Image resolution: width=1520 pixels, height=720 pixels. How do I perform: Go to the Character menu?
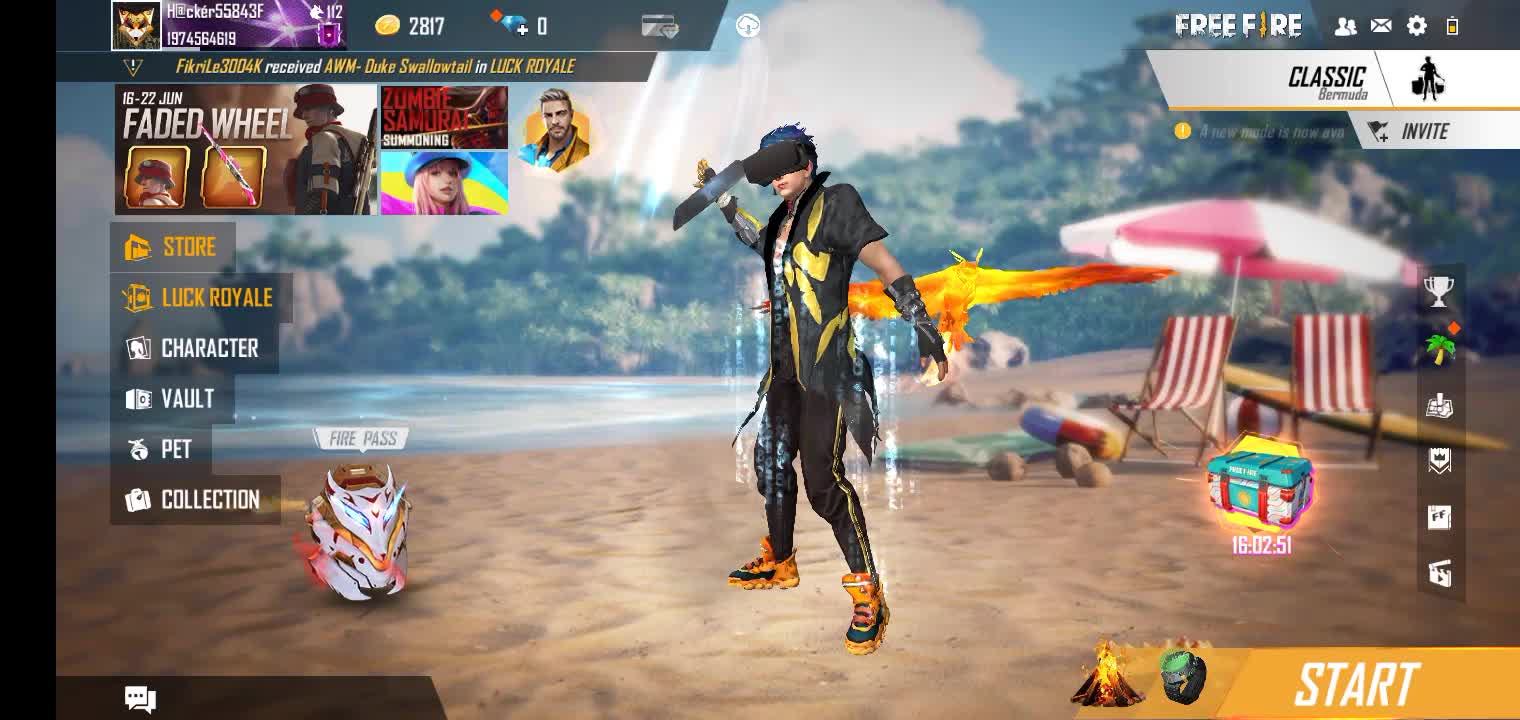tap(194, 348)
